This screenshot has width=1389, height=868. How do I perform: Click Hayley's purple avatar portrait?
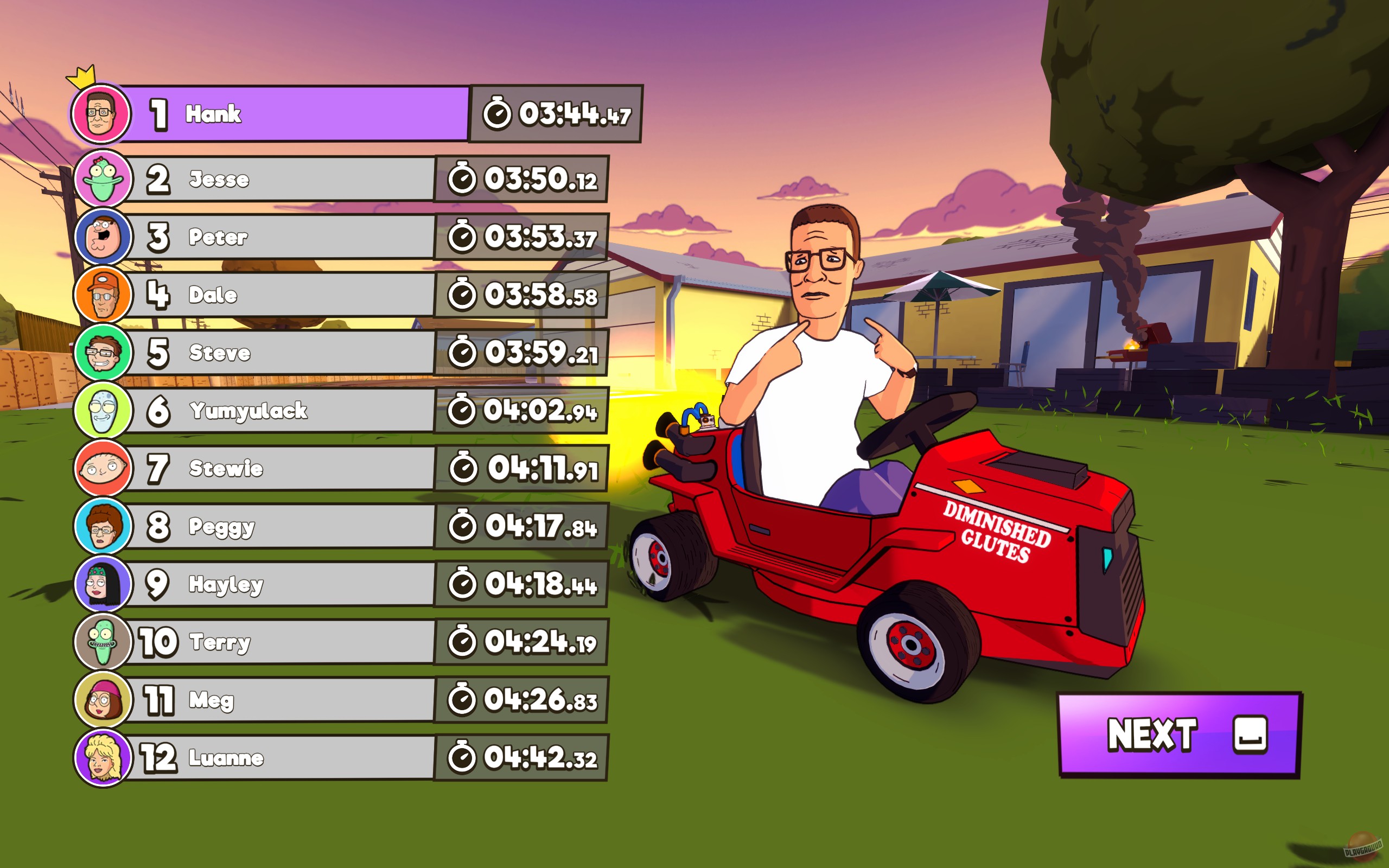click(x=102, y=584)
